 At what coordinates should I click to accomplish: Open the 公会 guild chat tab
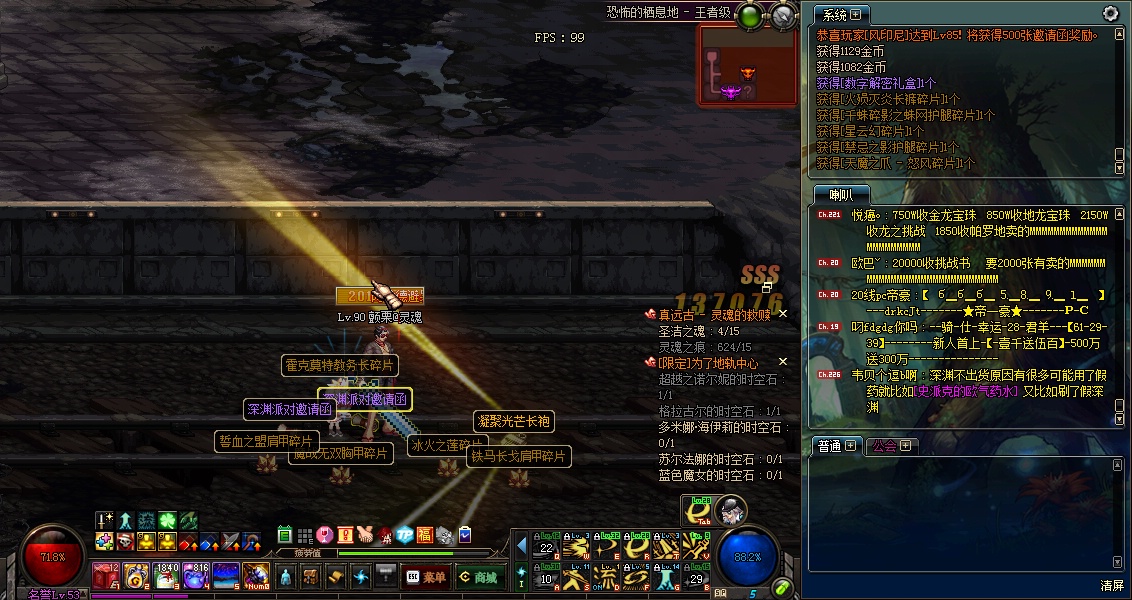[890, 446]
